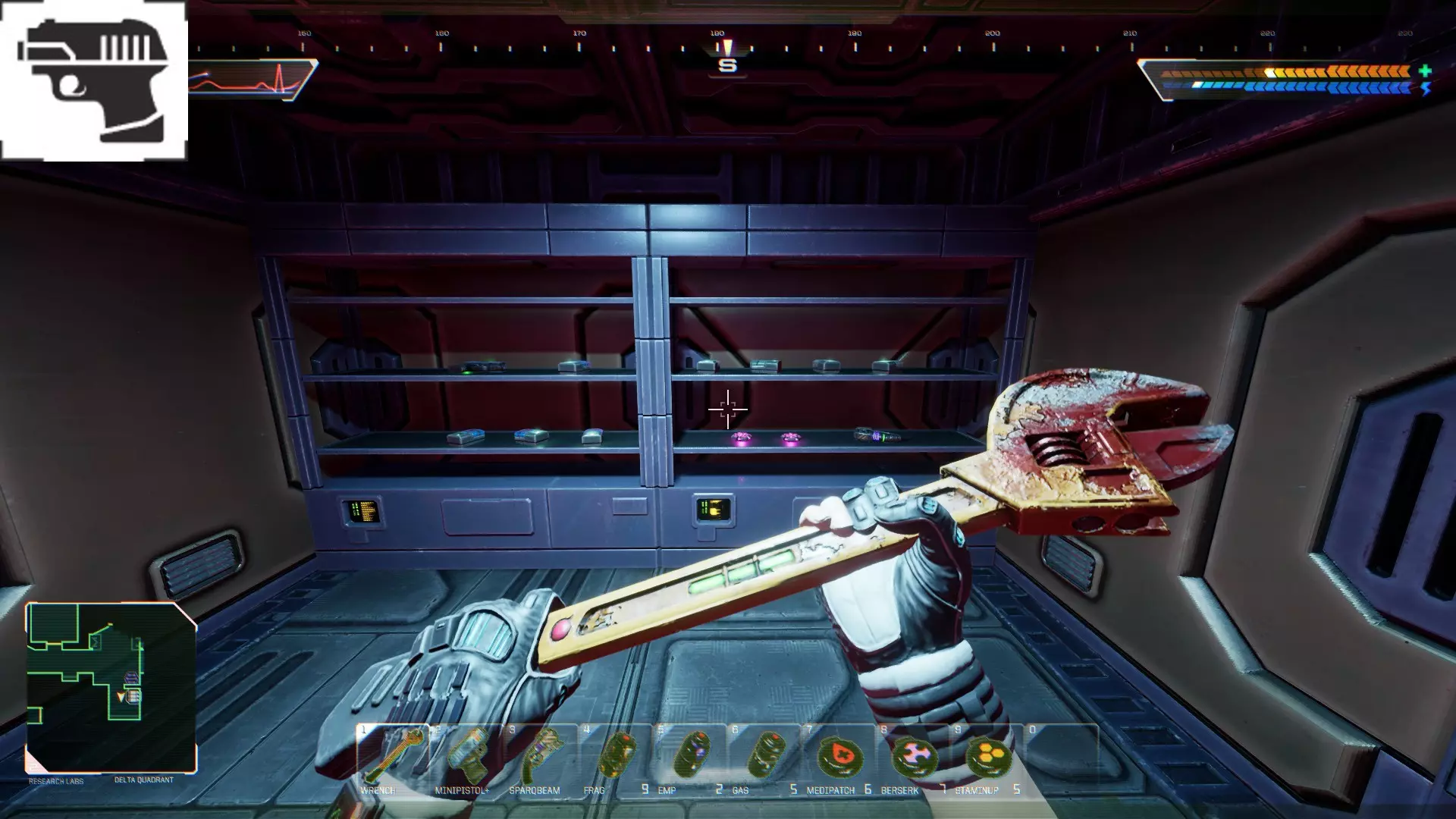Click the pistol icon overlay
Viewport: 1456px width, 819px height.
click(93, 80)
